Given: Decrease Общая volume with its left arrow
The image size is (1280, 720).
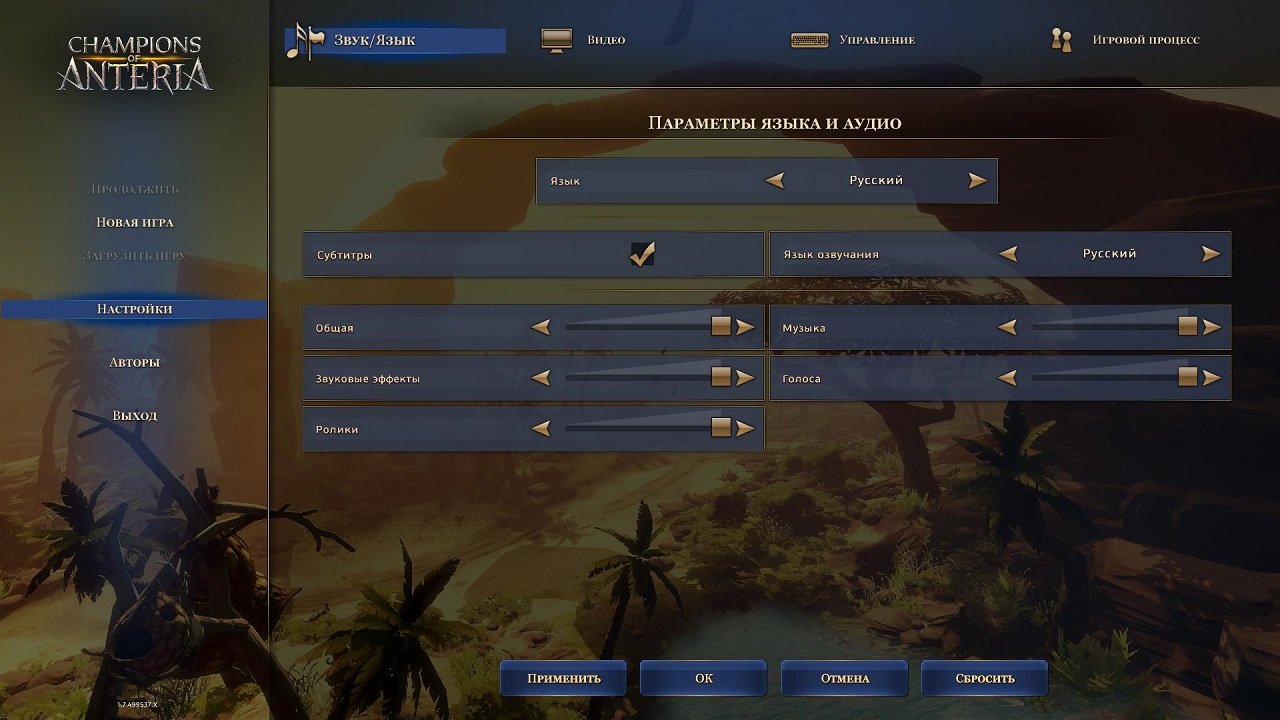Looking at the screenshot, I should [541, 326].
